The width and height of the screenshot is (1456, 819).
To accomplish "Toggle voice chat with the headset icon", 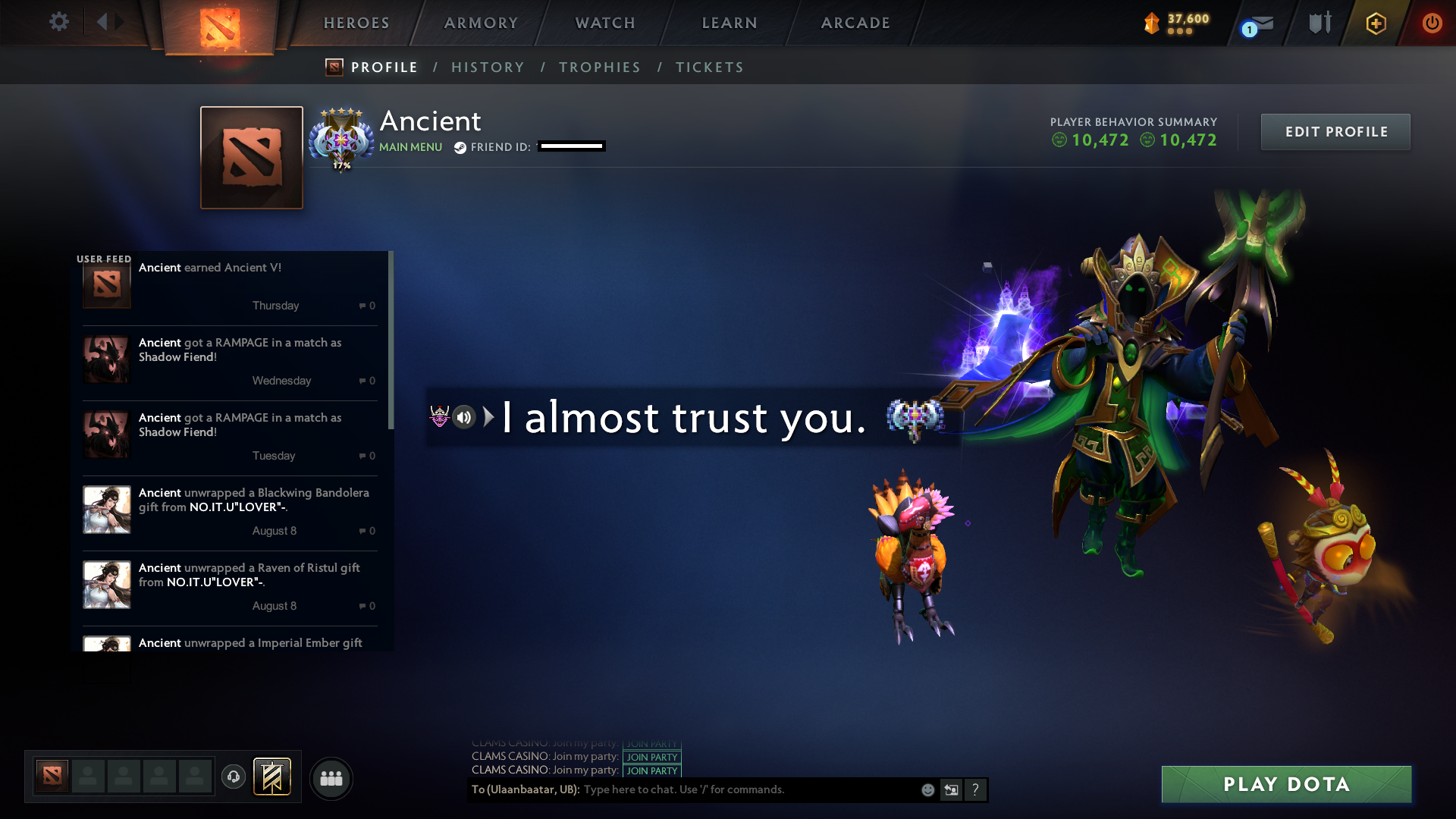I will click(x=233, y=777).
